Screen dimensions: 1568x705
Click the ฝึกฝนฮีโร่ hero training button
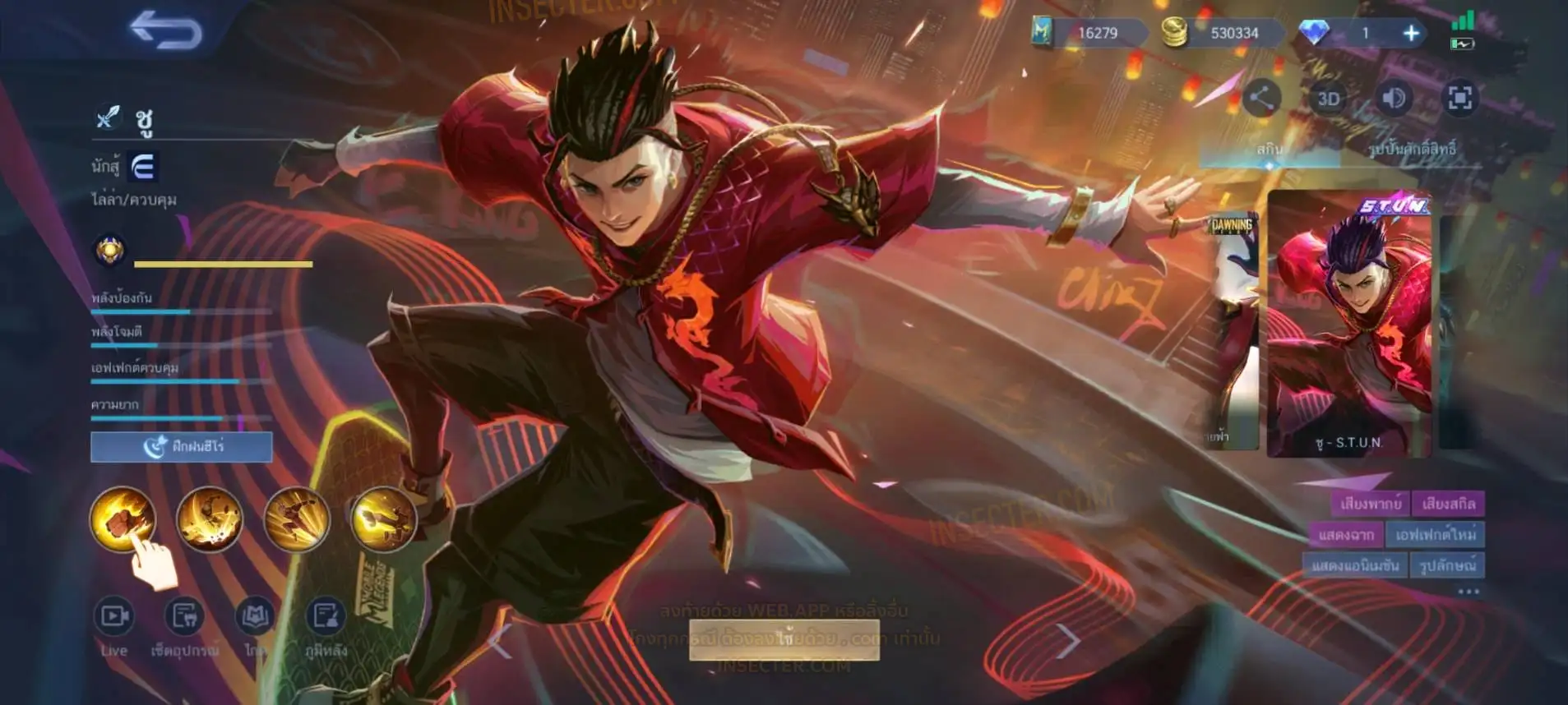(182, 447)
